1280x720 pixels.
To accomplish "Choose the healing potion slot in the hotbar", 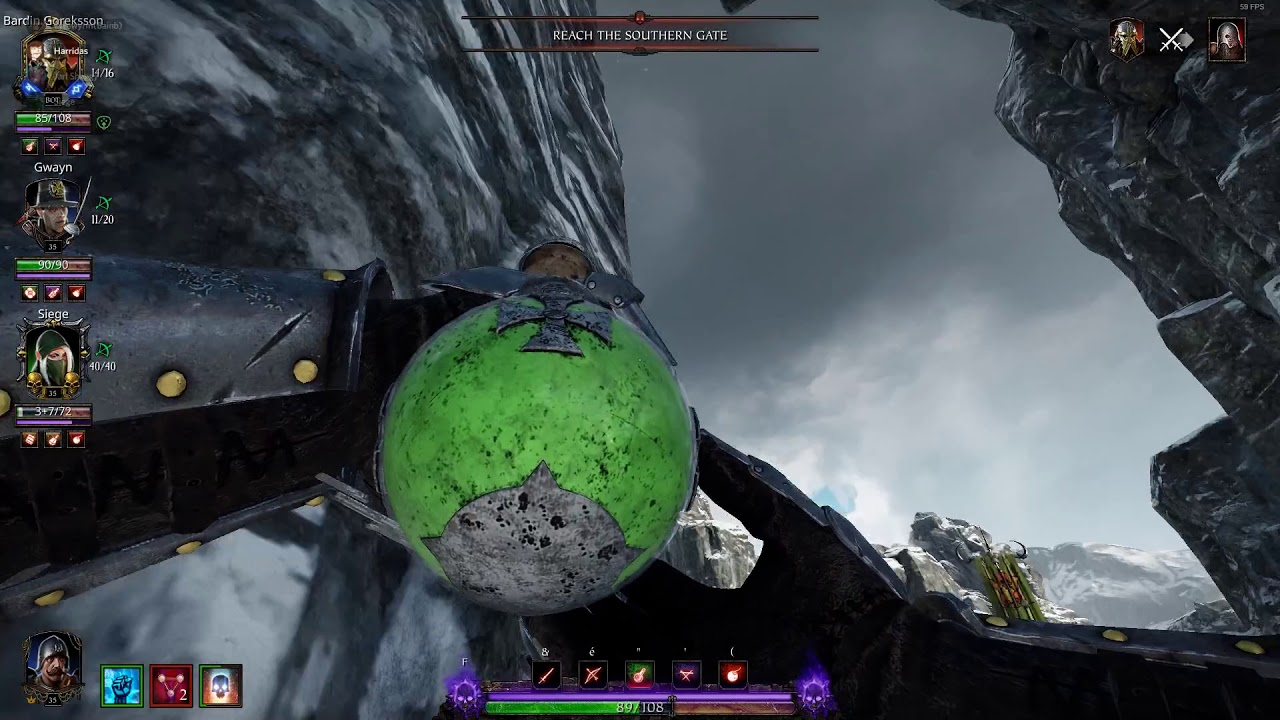I will point(640,675).
